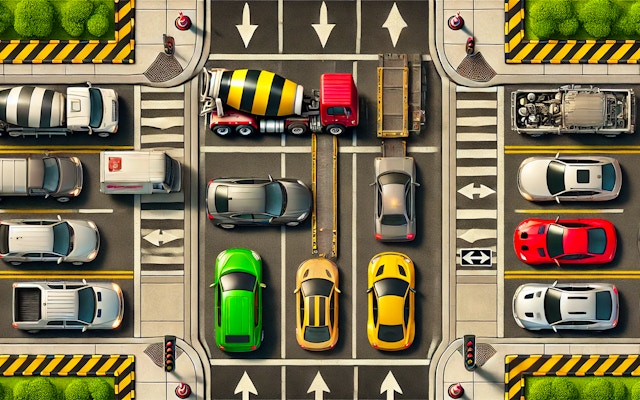The width and height of the screenshot is (640, 400).
Task: Select the white delivery van
Action: tap(139, 172)
